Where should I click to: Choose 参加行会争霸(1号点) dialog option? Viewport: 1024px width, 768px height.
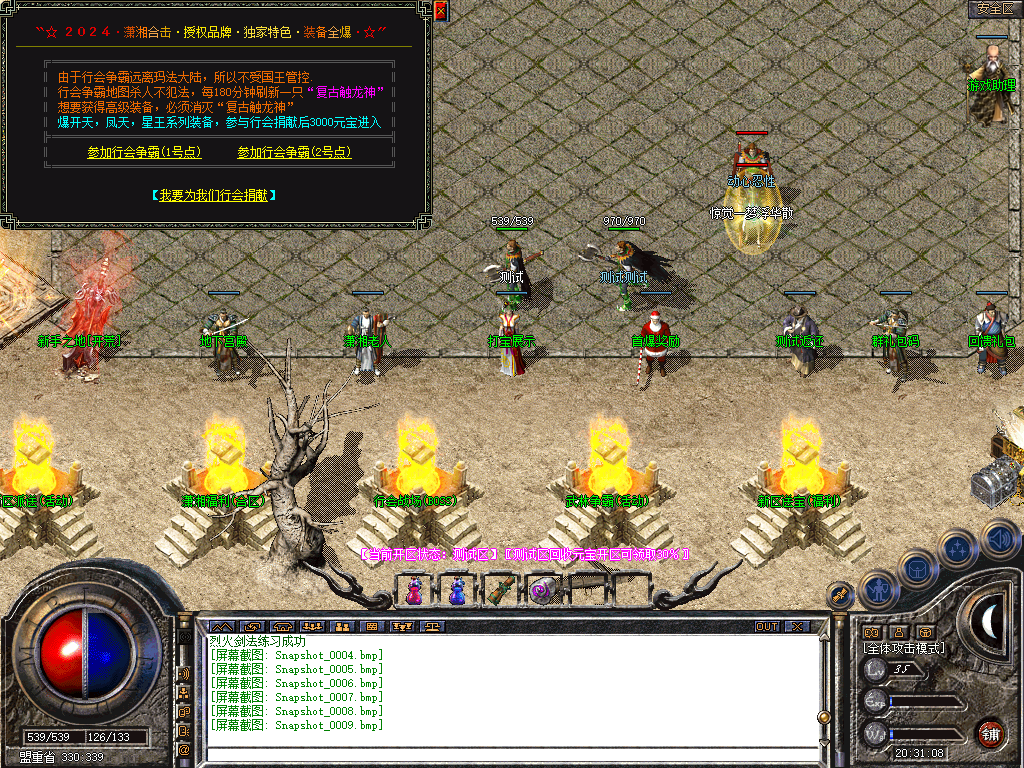(144, 153)
